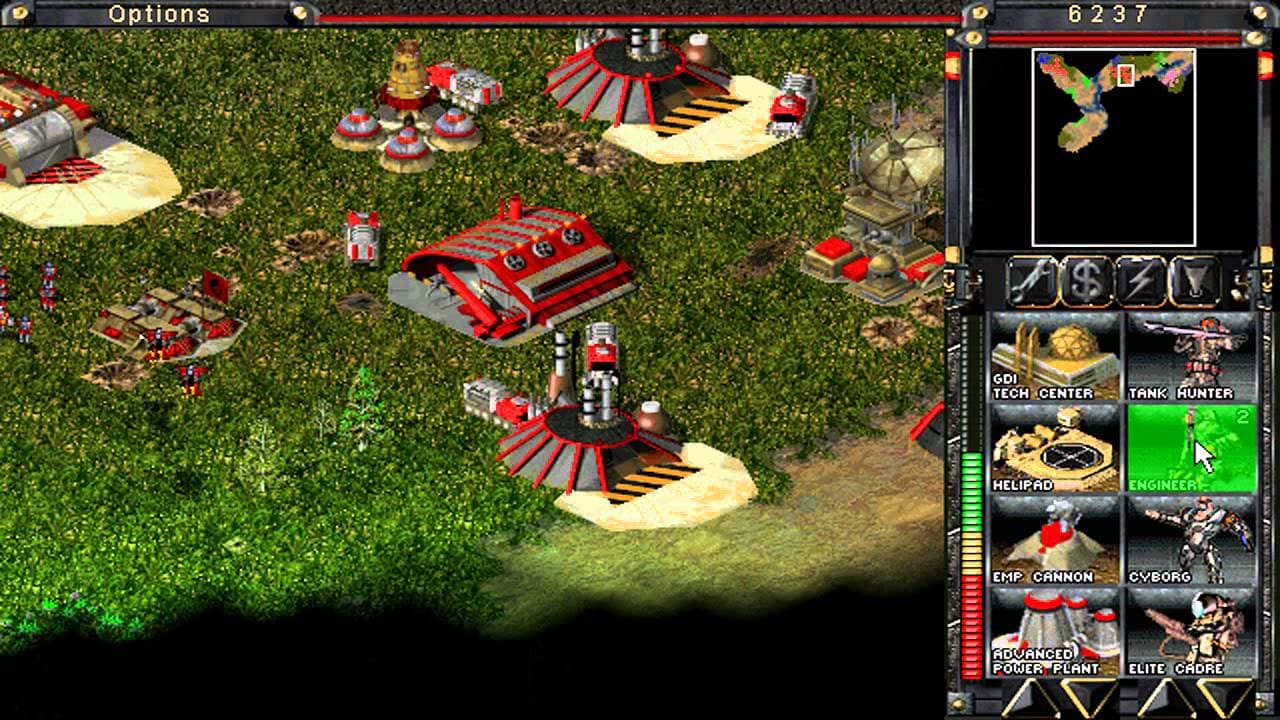
Task: Check the power bar level indicator
Action: (972, 500)
